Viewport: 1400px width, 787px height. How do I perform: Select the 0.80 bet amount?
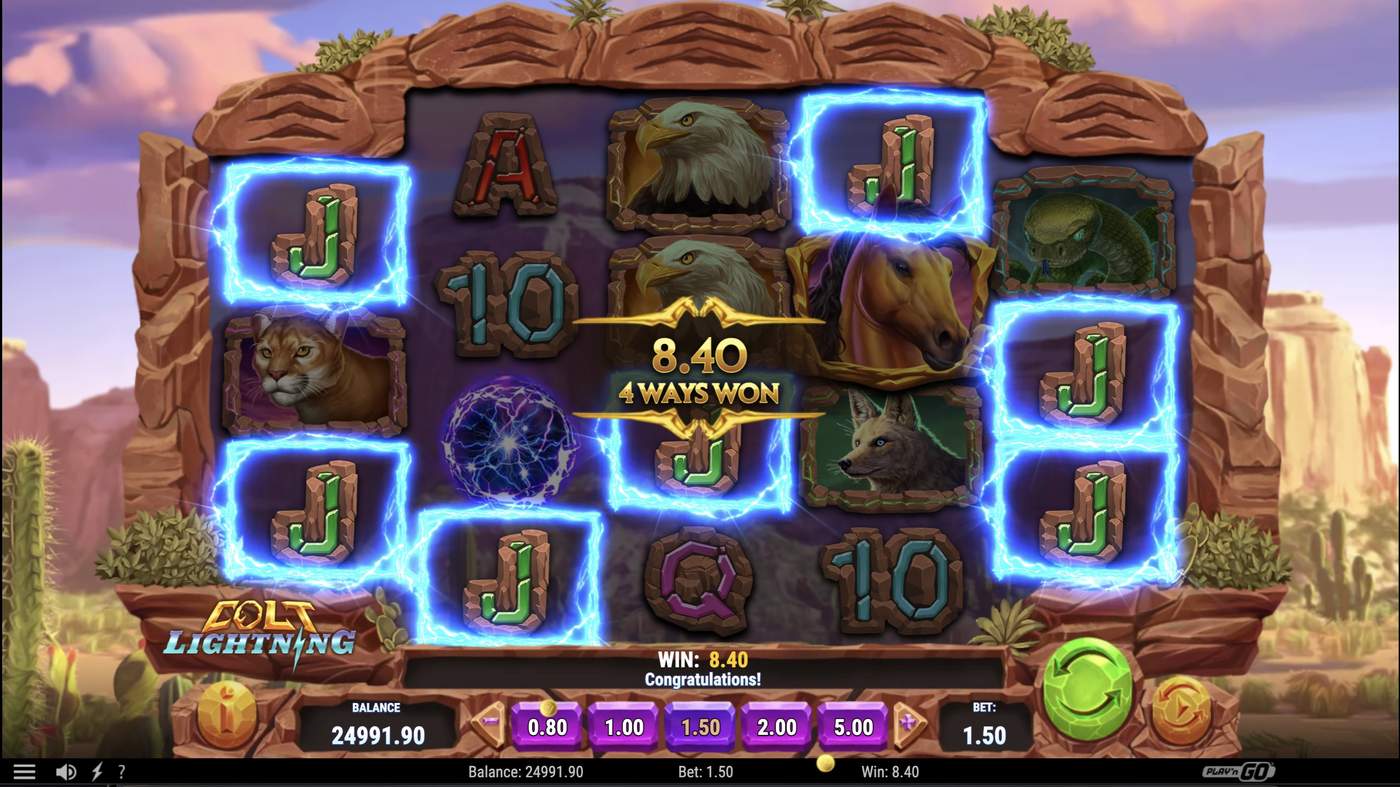548,727
